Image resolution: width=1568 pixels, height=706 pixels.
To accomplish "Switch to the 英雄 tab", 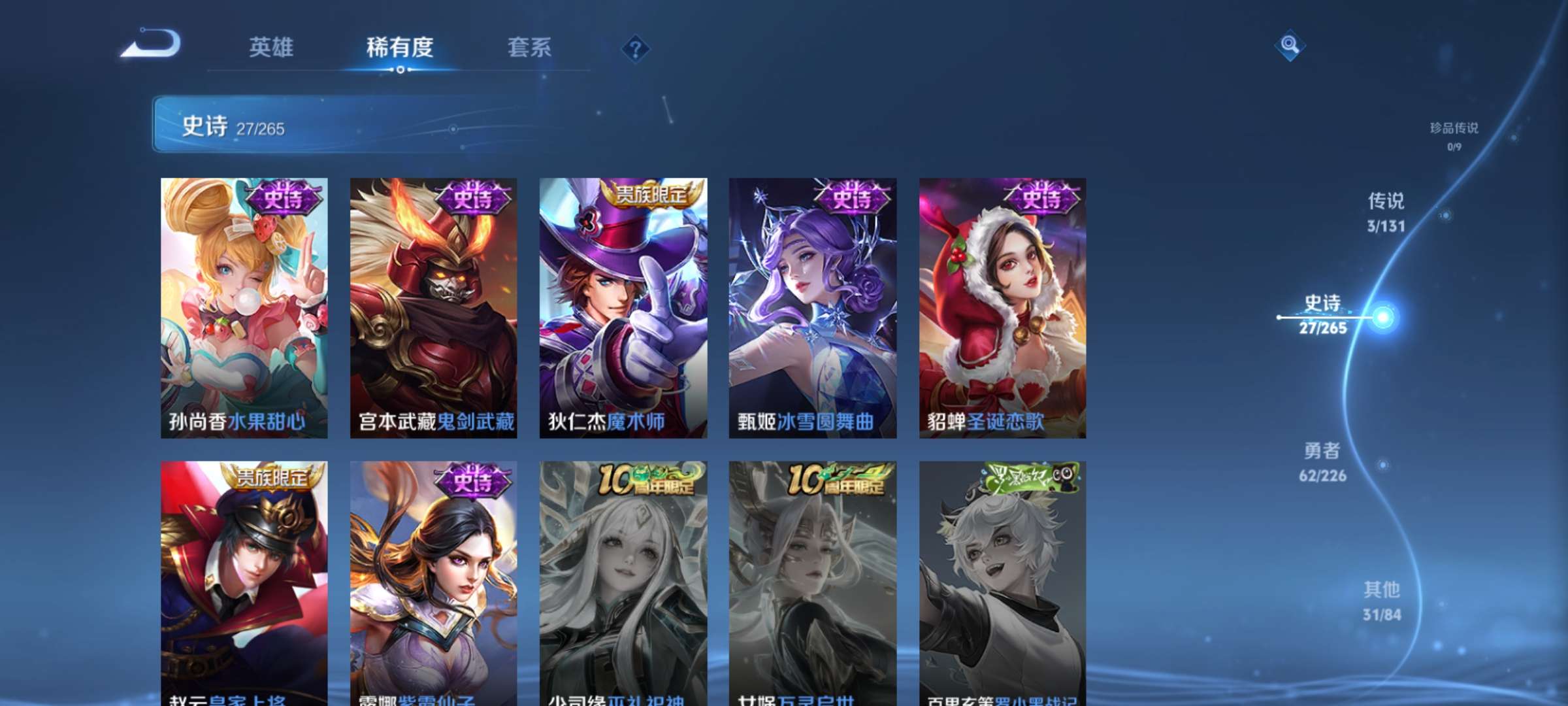I will pos(272,47).
